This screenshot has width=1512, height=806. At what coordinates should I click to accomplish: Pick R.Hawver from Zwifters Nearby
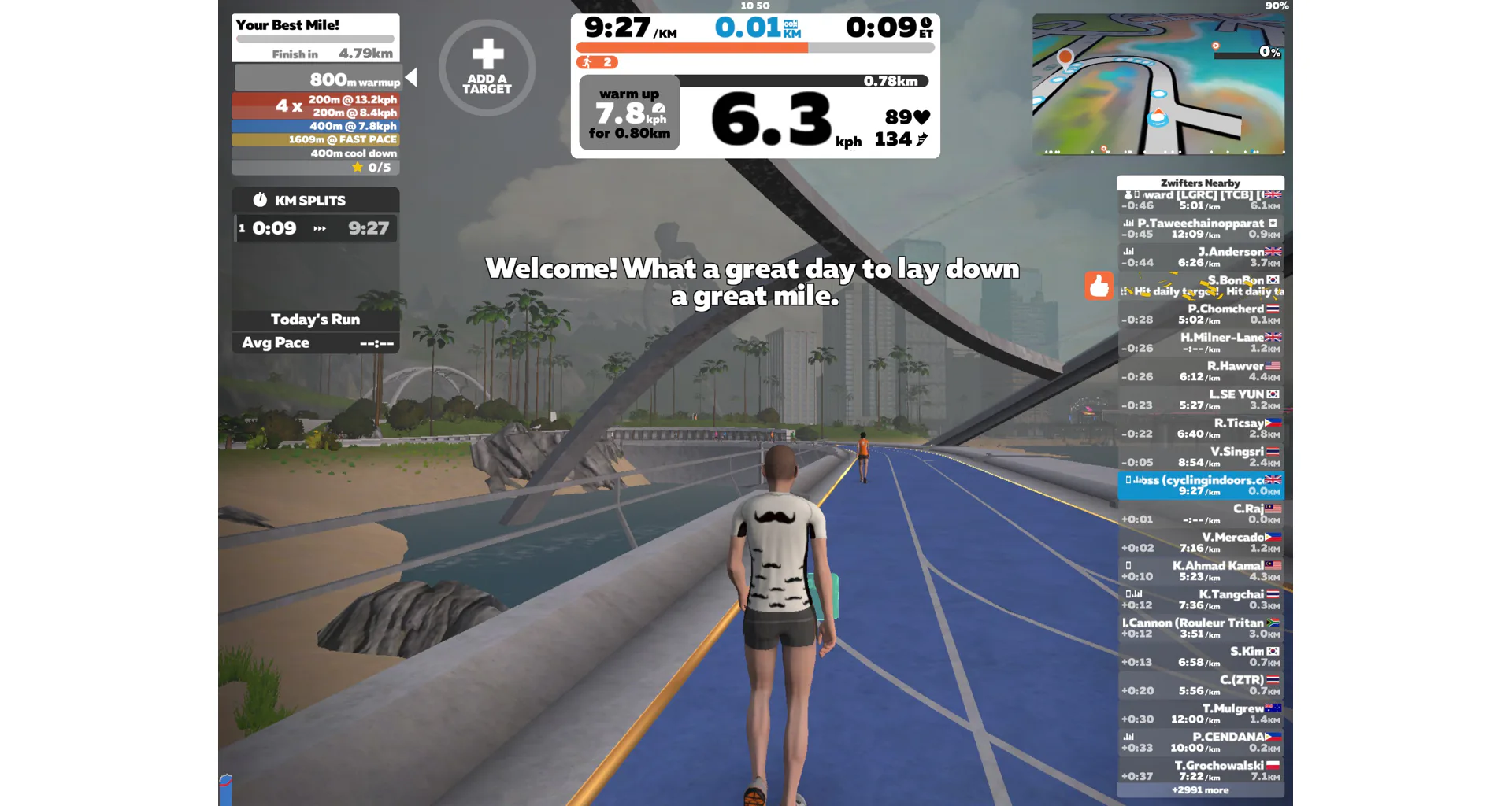[x=1200, y=371]
